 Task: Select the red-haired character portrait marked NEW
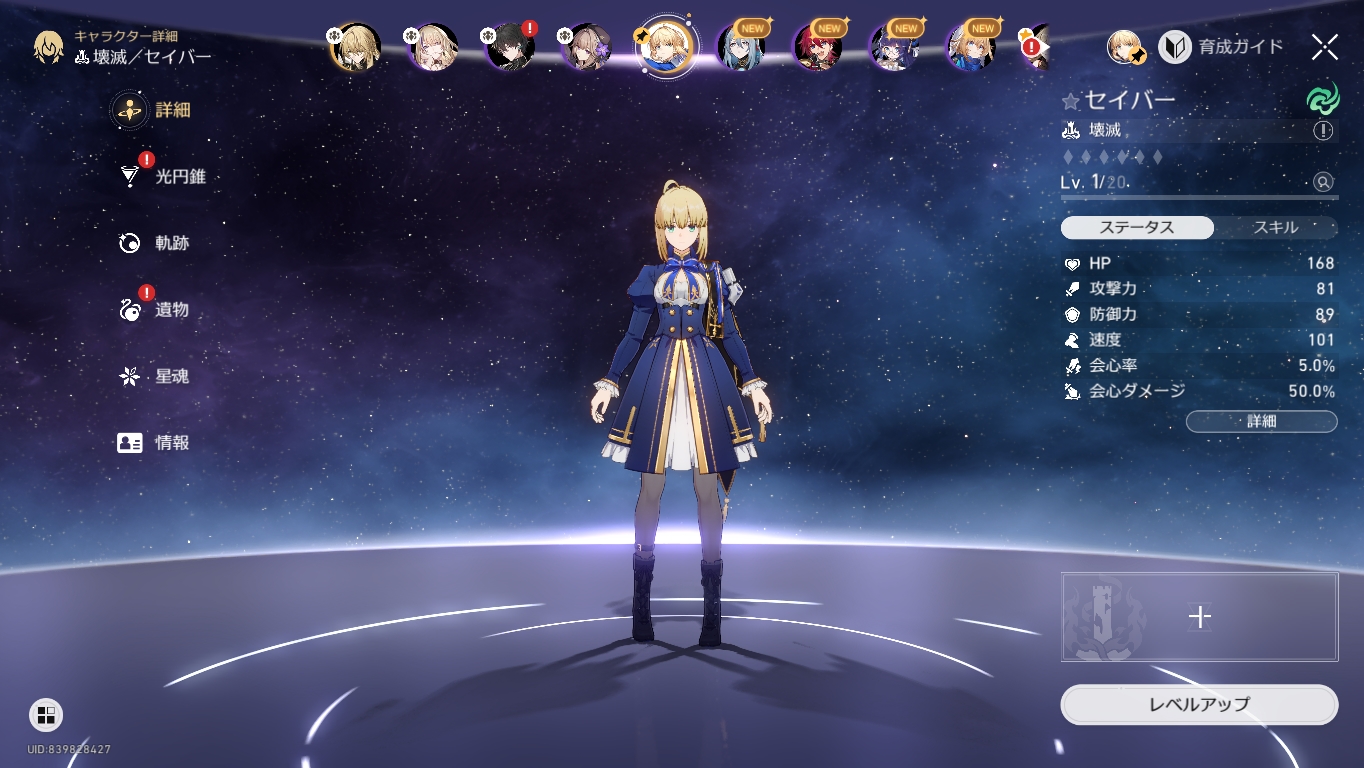[817, 47]
